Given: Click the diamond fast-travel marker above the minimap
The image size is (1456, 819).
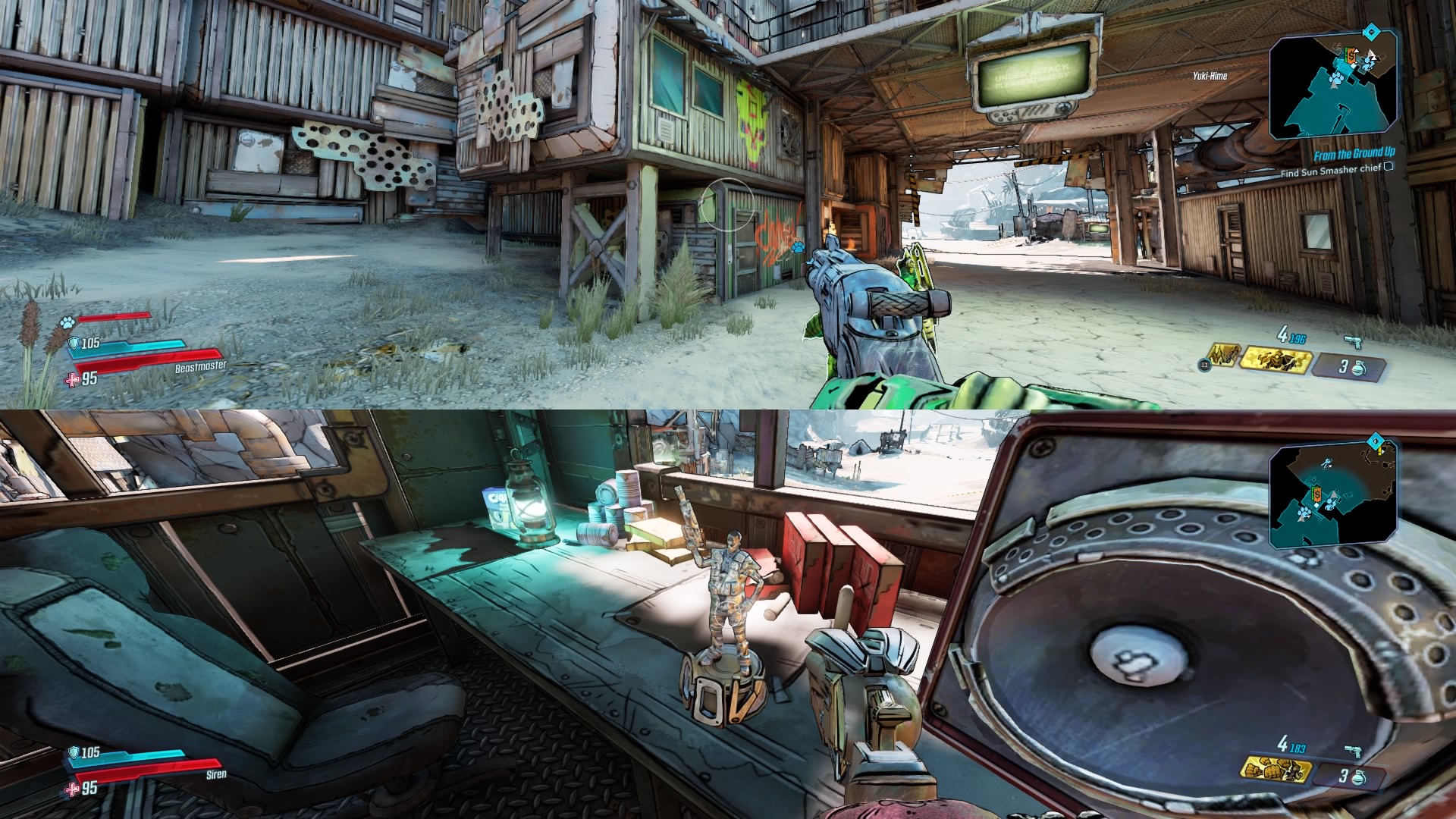Looking at the screenshot, I should [x=1372, y=32].
